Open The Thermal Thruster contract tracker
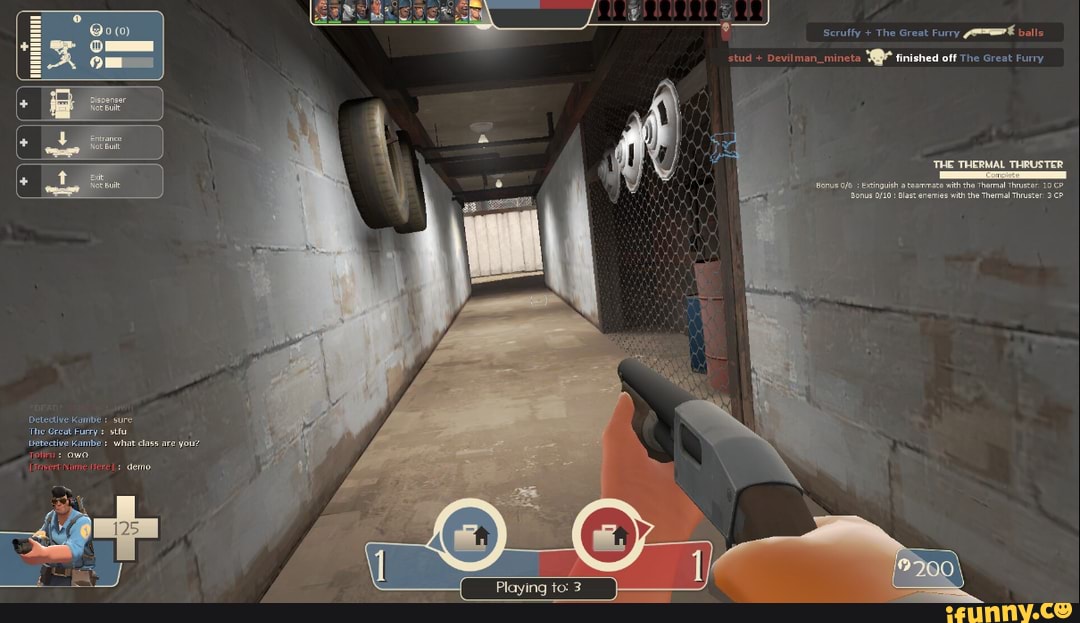The height and width of the screenshot is (623, 1080). 997,165
